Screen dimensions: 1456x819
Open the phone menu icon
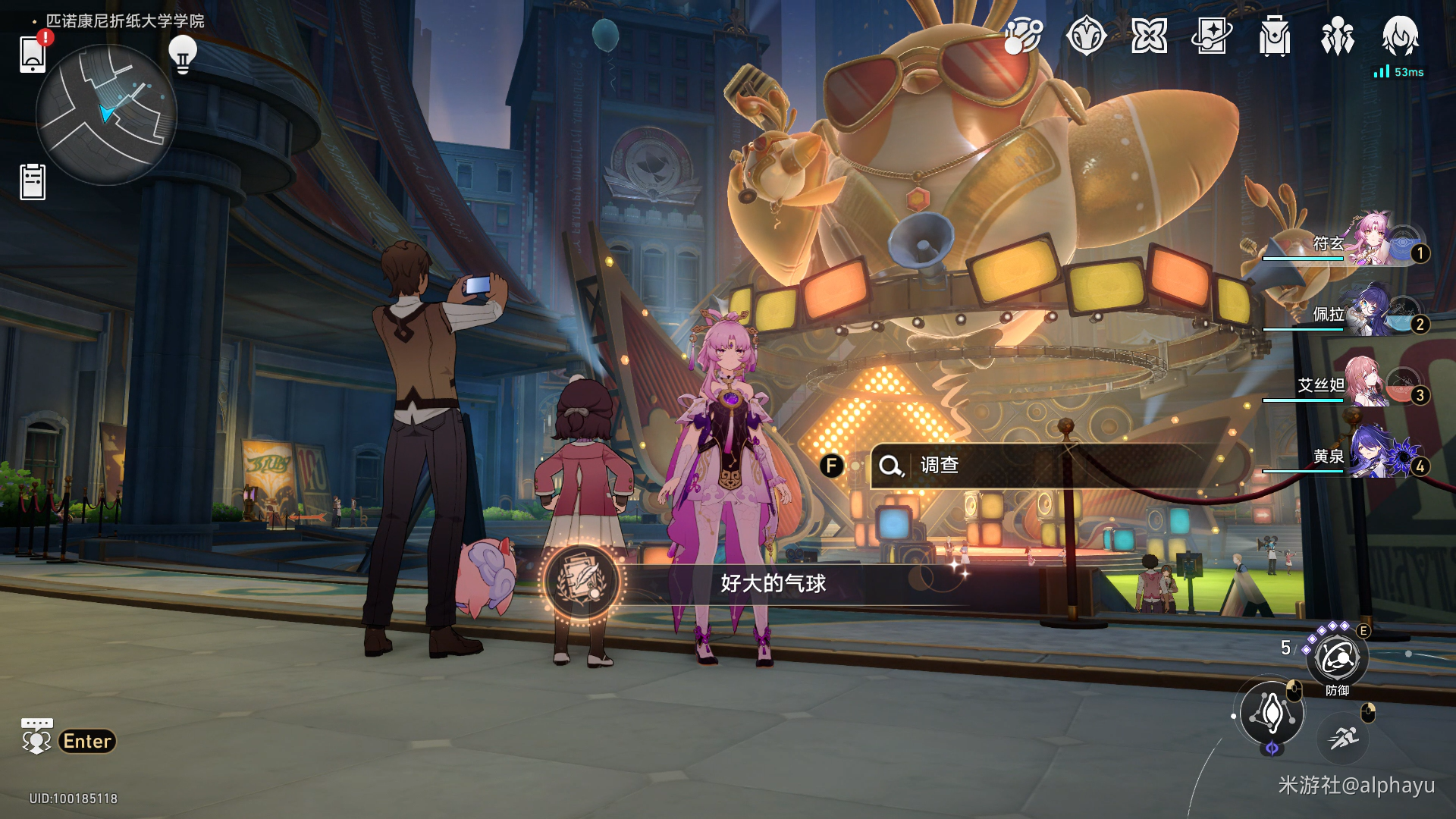coord(33,55)
